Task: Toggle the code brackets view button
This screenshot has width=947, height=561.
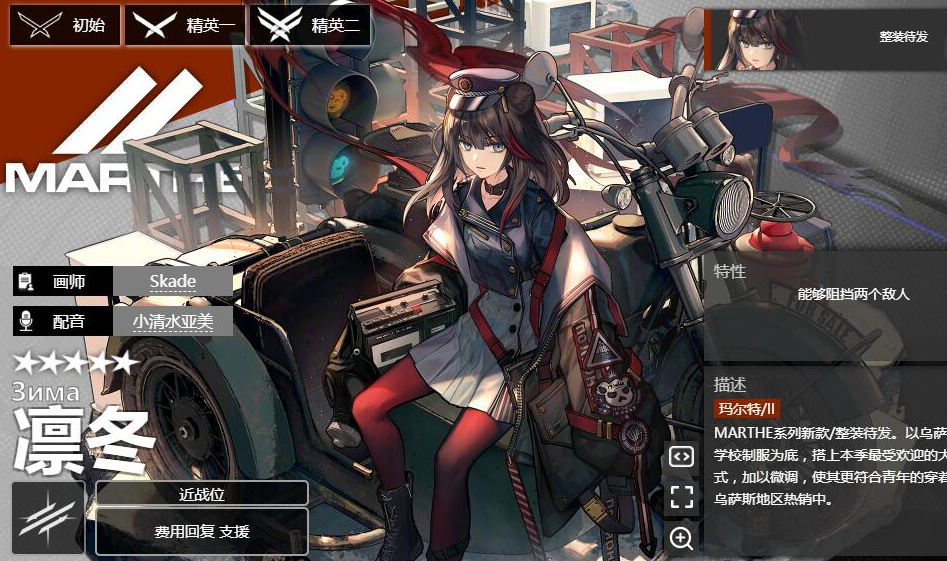Action: tap(681, 457)
